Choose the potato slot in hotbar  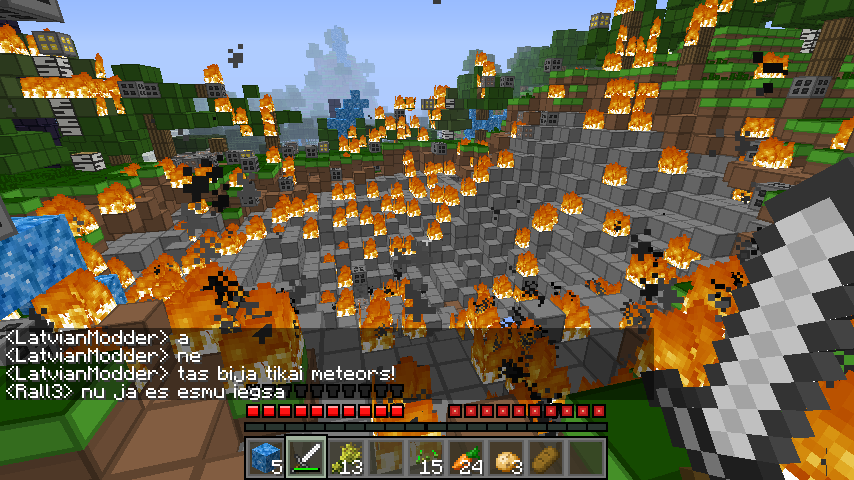506,457
